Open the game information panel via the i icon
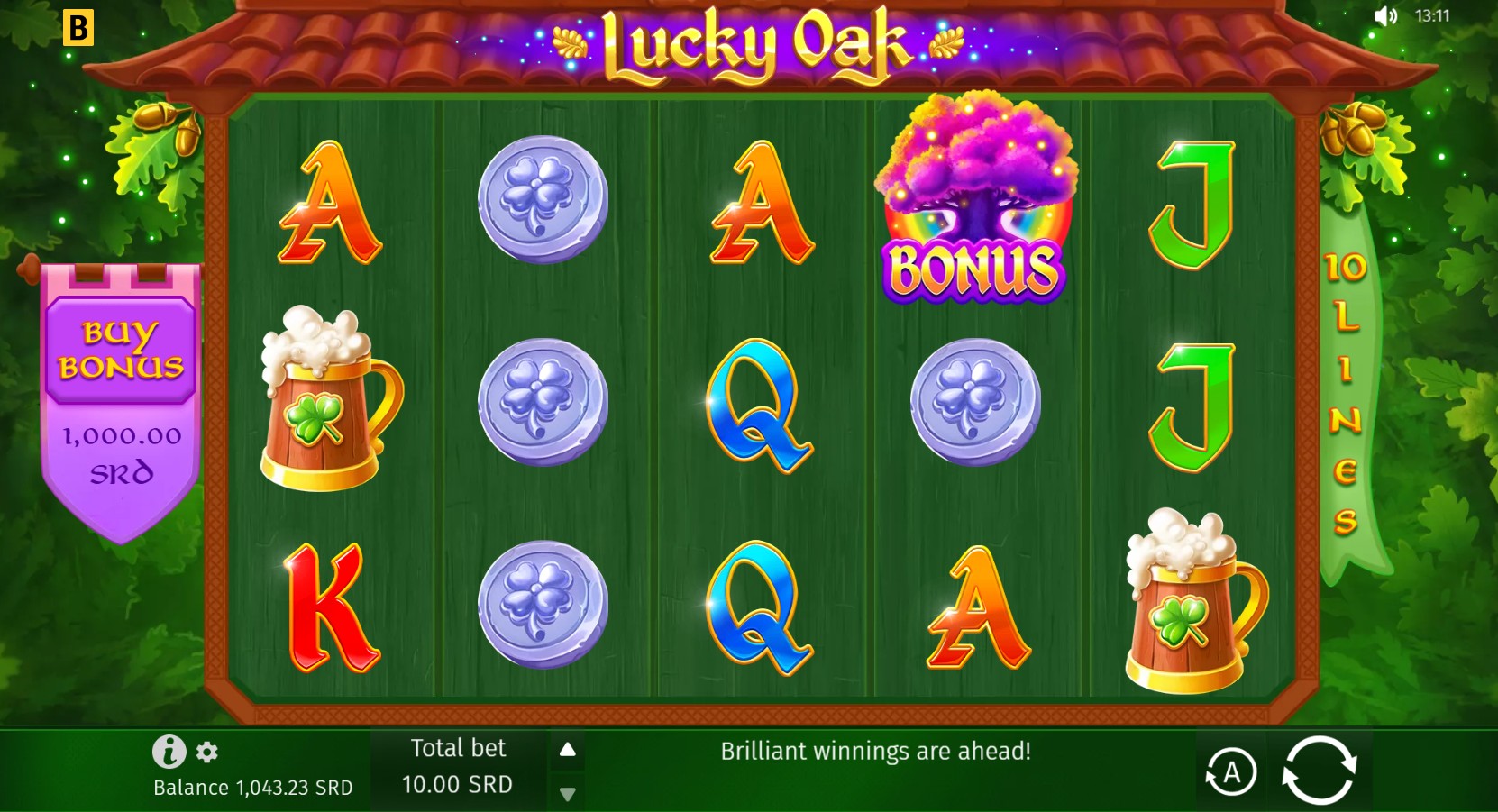1498x812 pixels. 168,751
